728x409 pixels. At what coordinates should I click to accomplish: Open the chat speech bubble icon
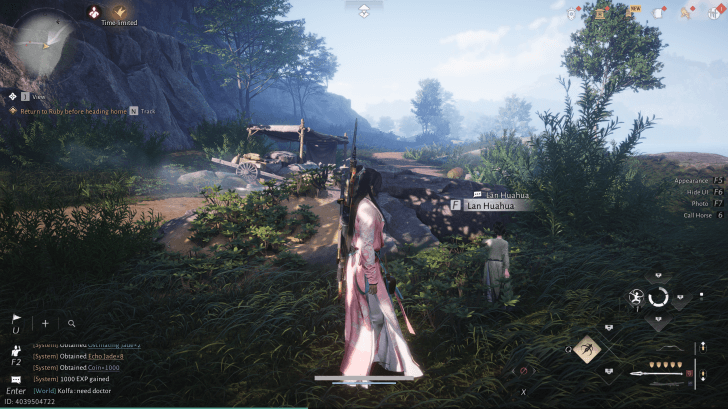[16, 379]
